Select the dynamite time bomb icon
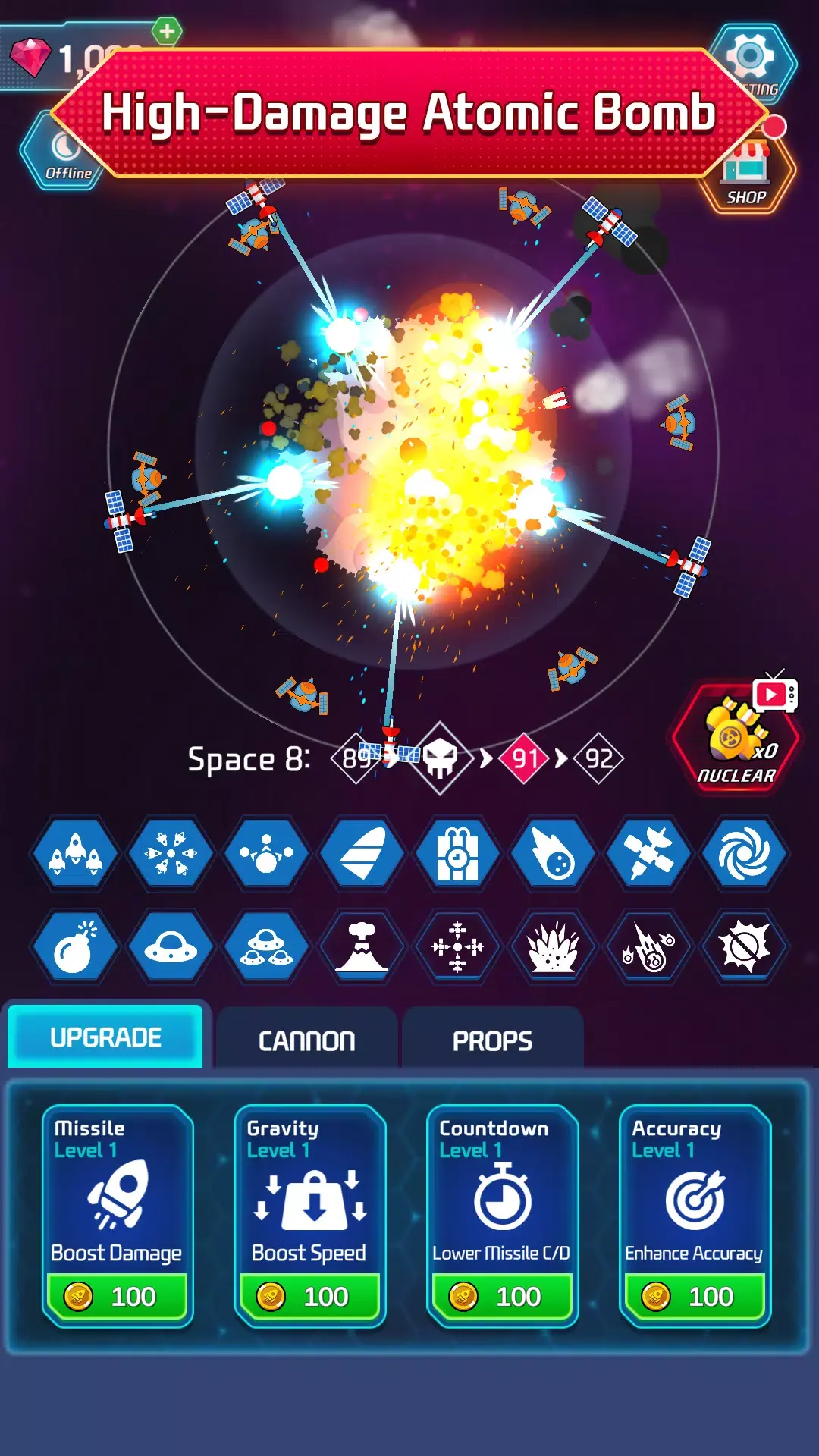This screenshot has width=819, height=1456. [x=458, y=855]
